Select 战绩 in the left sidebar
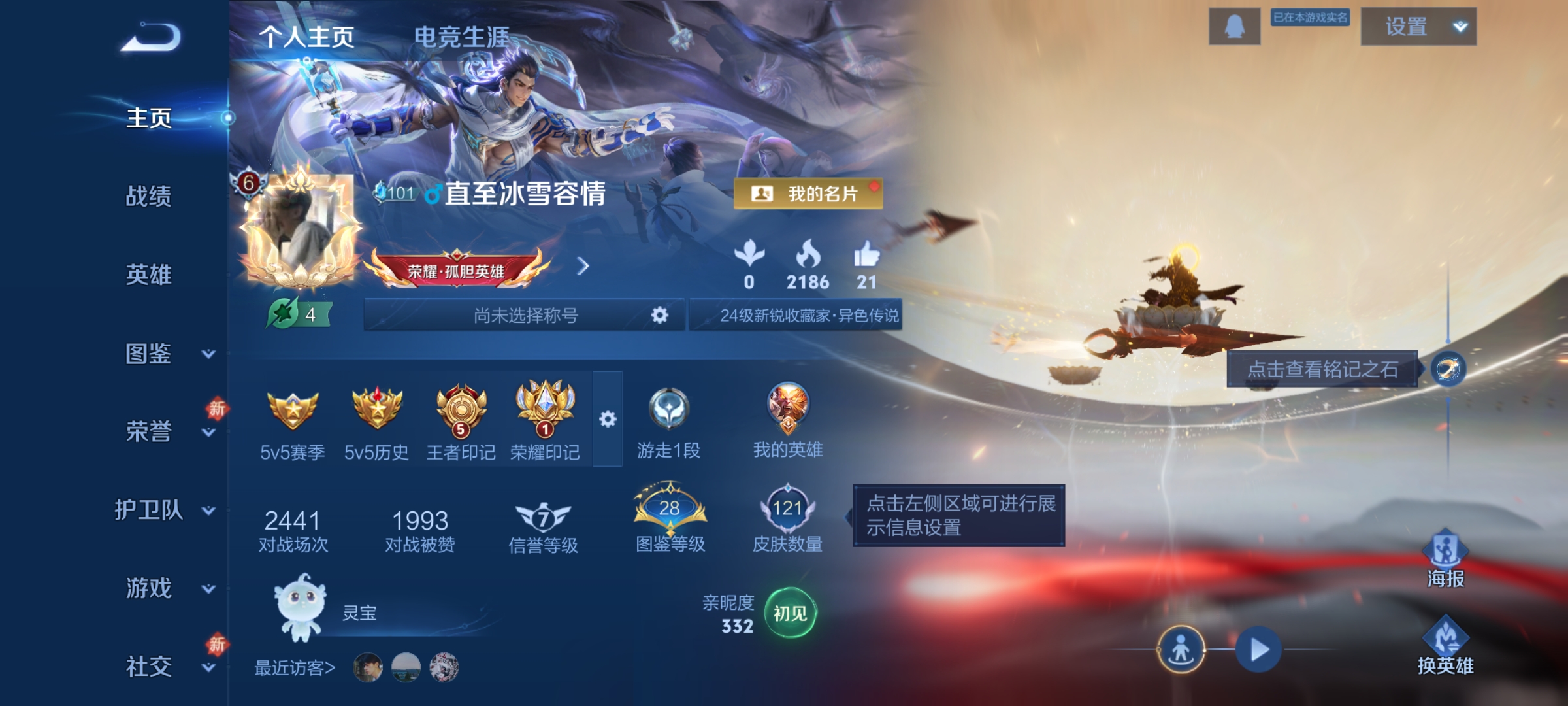 coord(149,196)
